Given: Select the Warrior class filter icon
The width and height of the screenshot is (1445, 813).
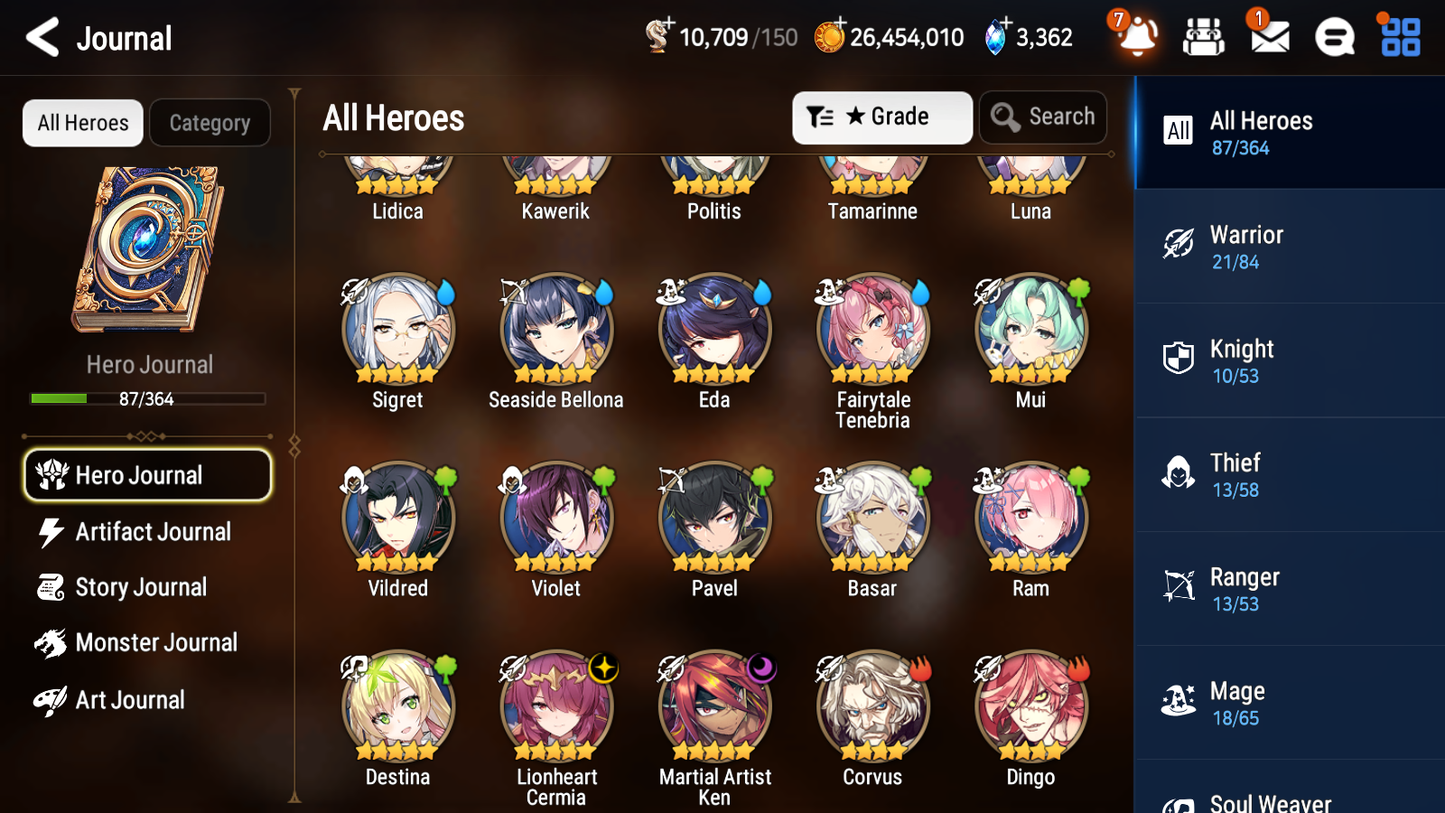Looking at the screenshot, I should (1179, 244).
